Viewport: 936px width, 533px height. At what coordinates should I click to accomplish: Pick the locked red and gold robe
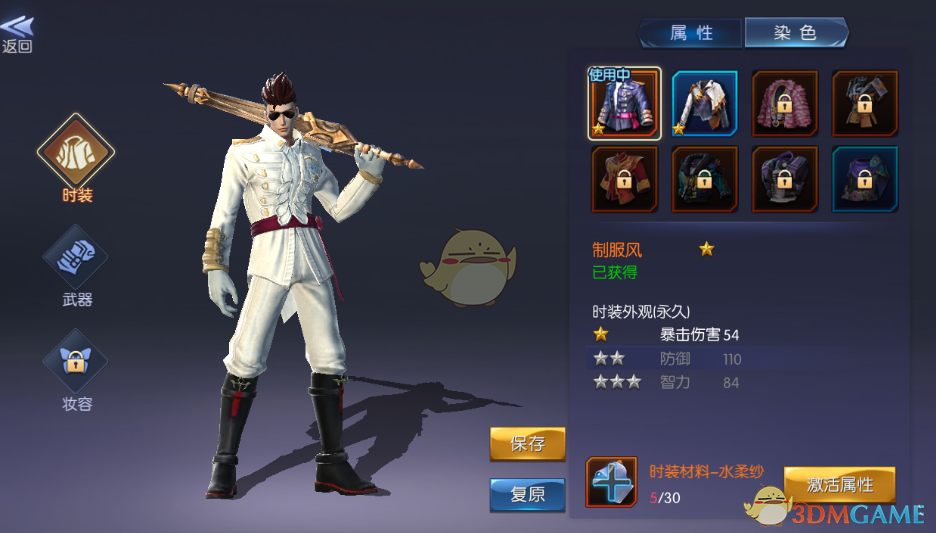625,180
